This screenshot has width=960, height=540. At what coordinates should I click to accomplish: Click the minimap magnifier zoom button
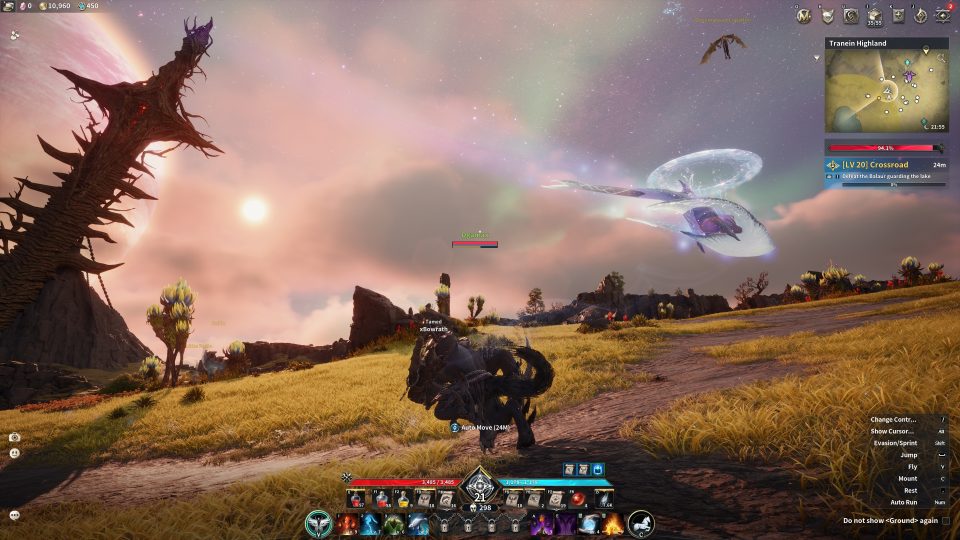[941, 60]
